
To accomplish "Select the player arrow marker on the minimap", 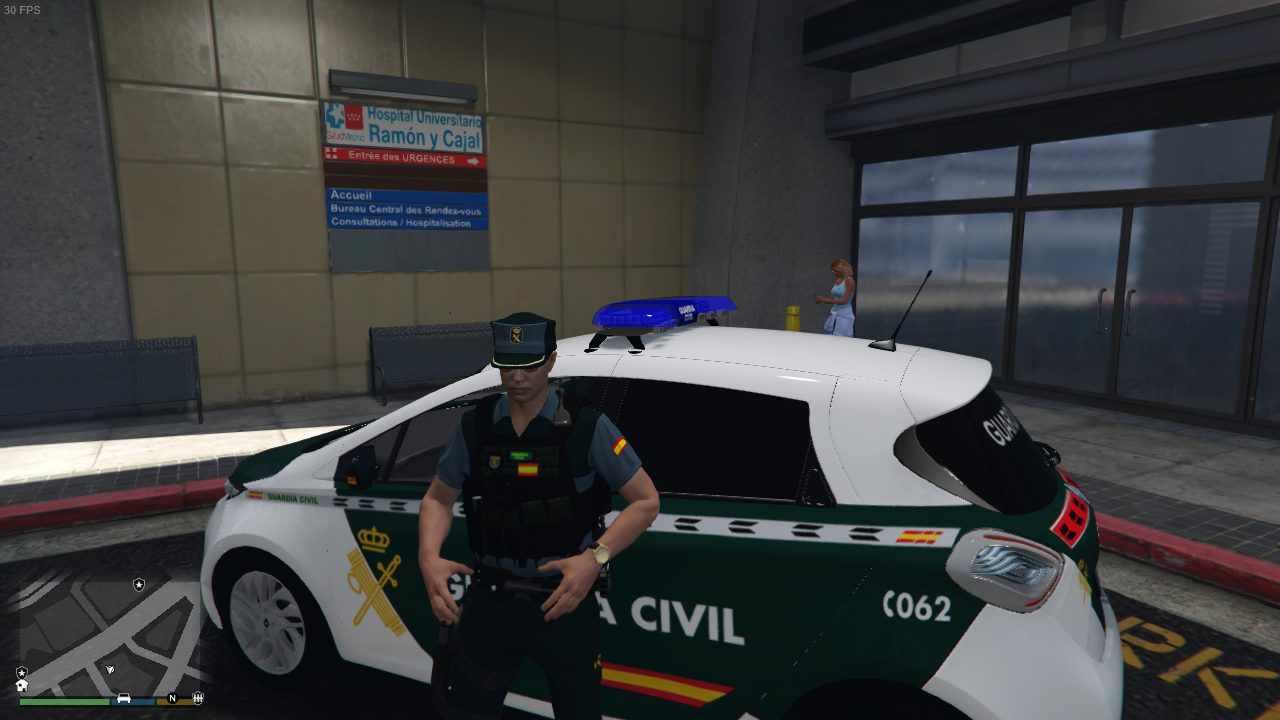I will [x=110, y=667].
